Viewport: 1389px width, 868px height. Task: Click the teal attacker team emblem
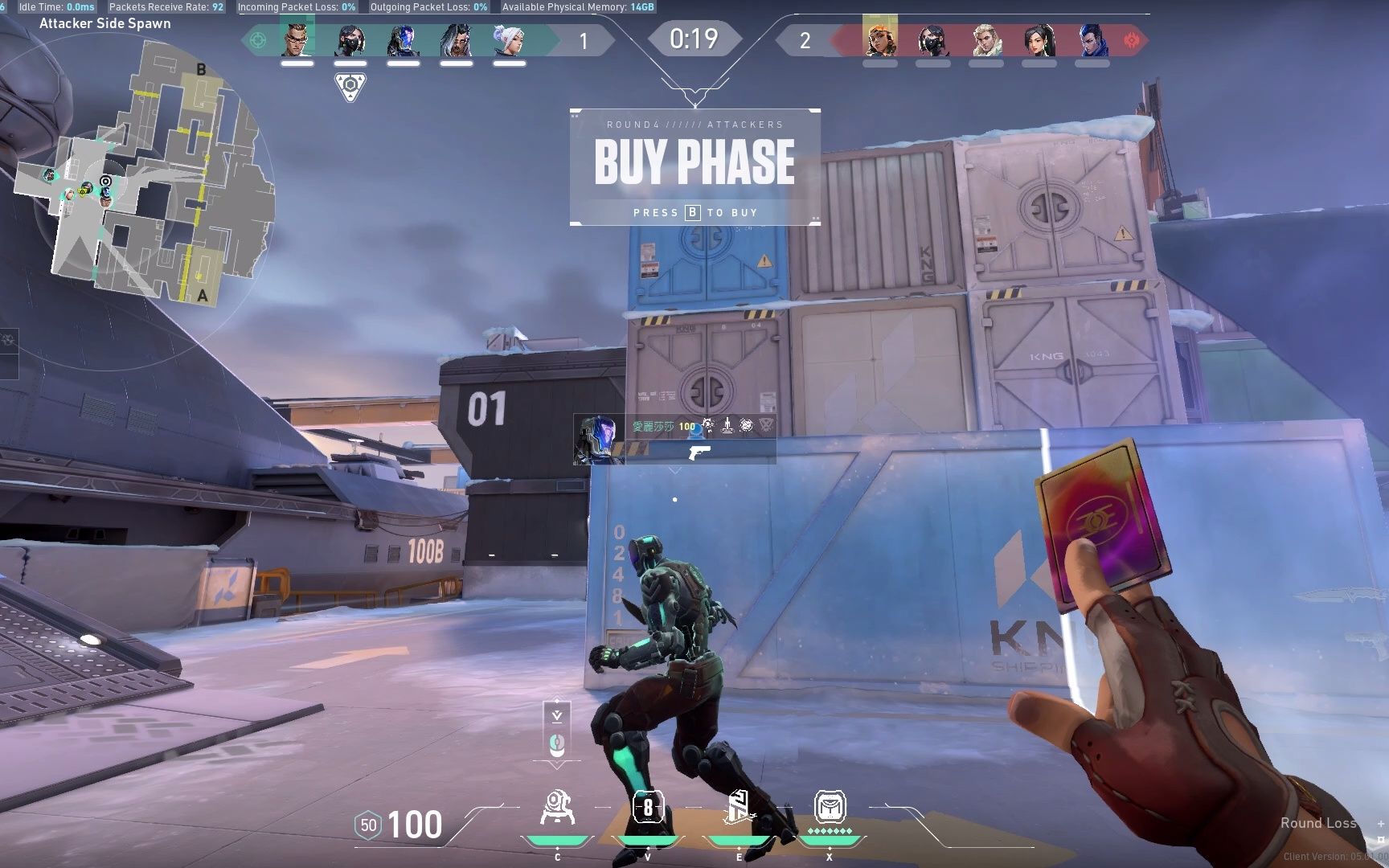(258, 39)
